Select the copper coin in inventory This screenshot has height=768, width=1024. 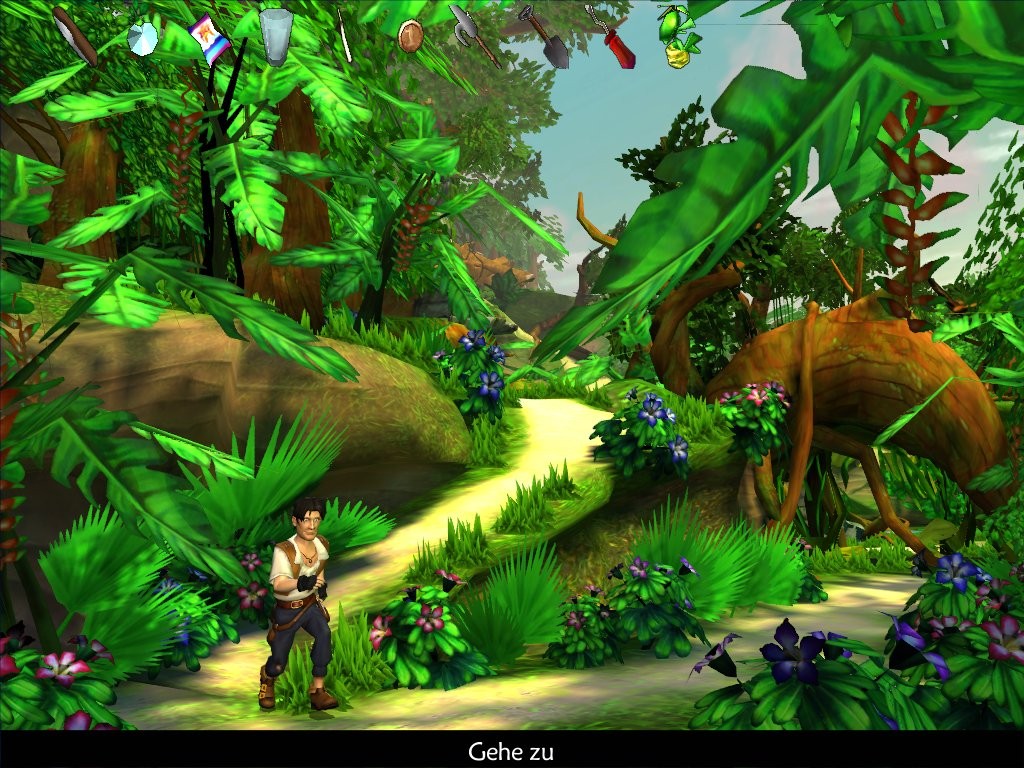[409, 36]
